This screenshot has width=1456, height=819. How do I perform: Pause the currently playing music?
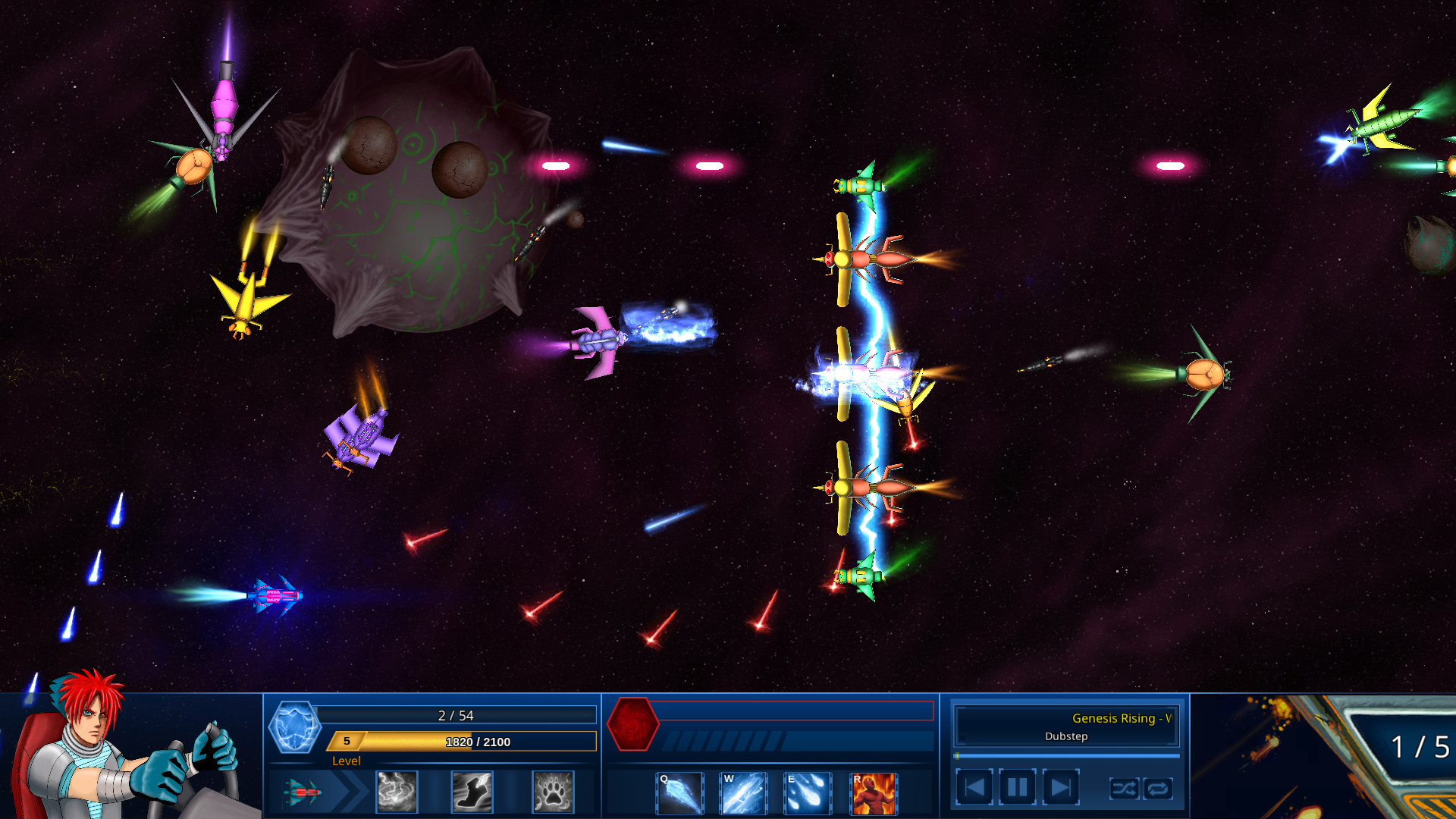coord(1016,787)
